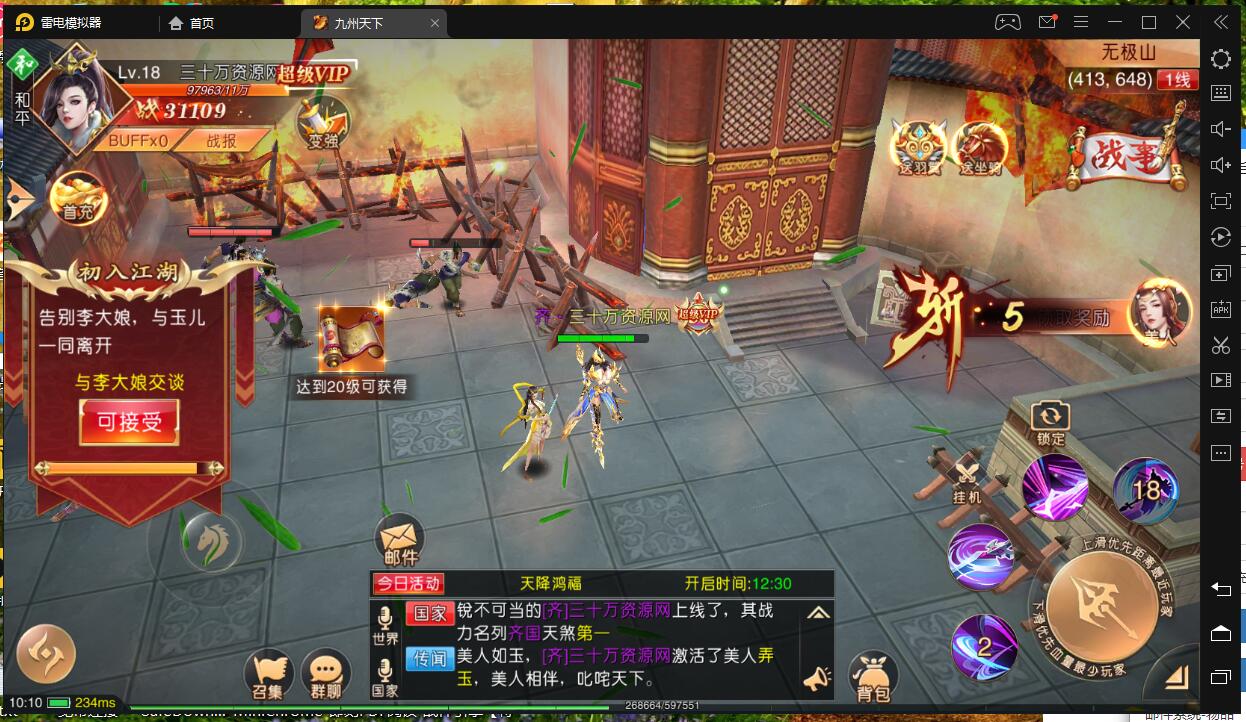Accept the quest with 可接受 button
1246x722 pixels.
(129, 422)
